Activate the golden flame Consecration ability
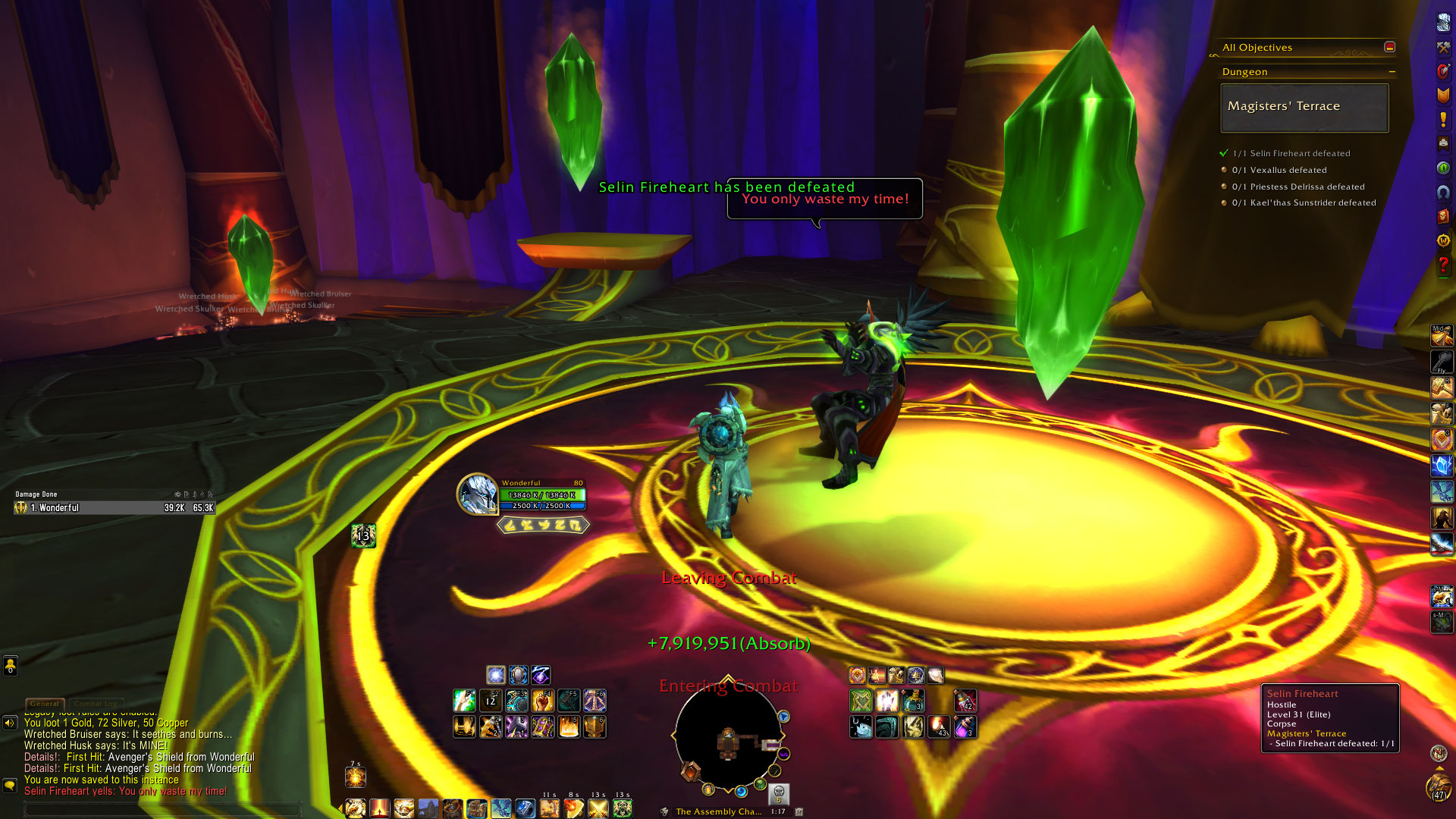 click(x=569, y=727)
